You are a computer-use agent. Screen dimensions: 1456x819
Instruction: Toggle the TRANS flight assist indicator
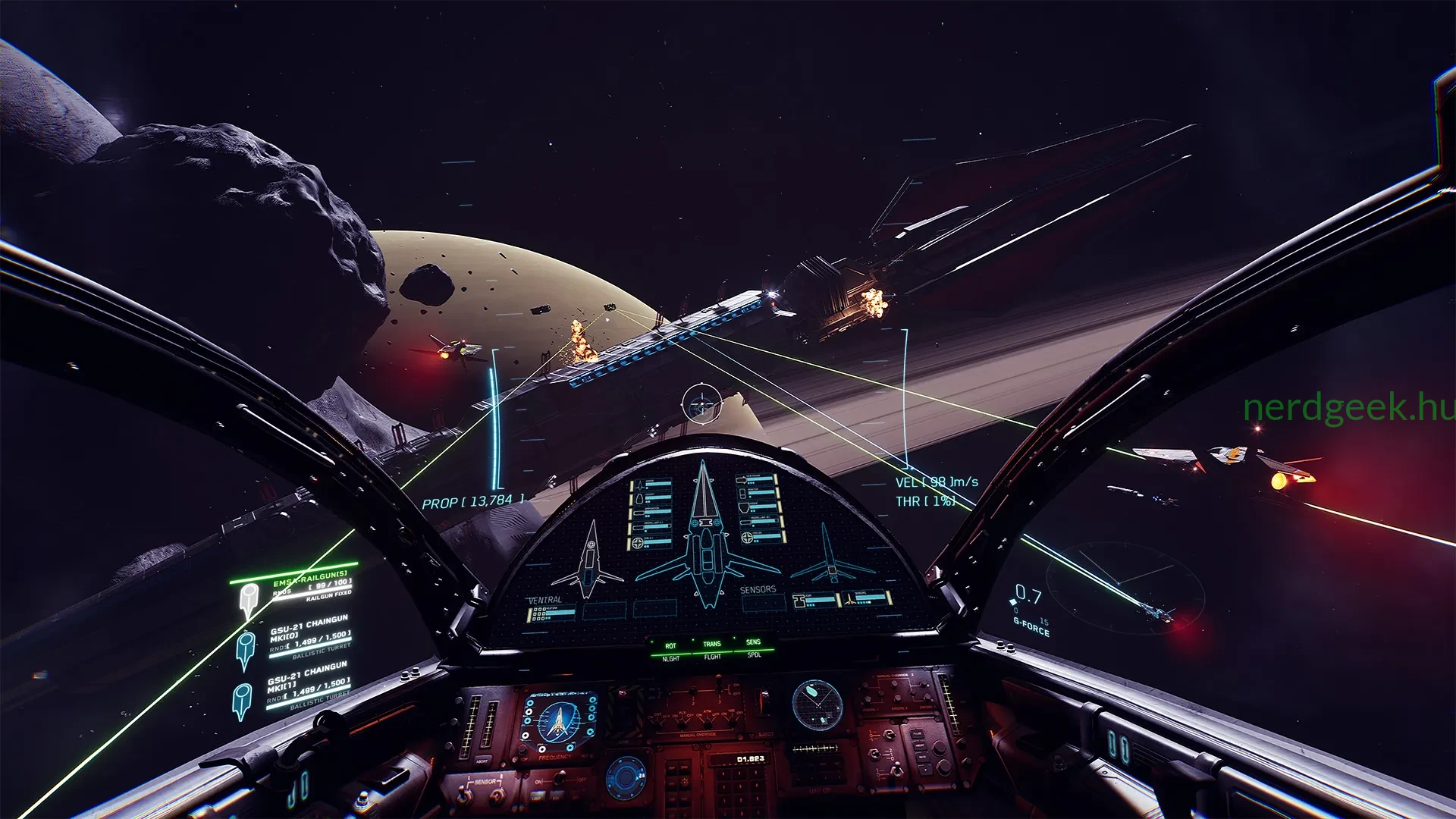click(712, 645)
